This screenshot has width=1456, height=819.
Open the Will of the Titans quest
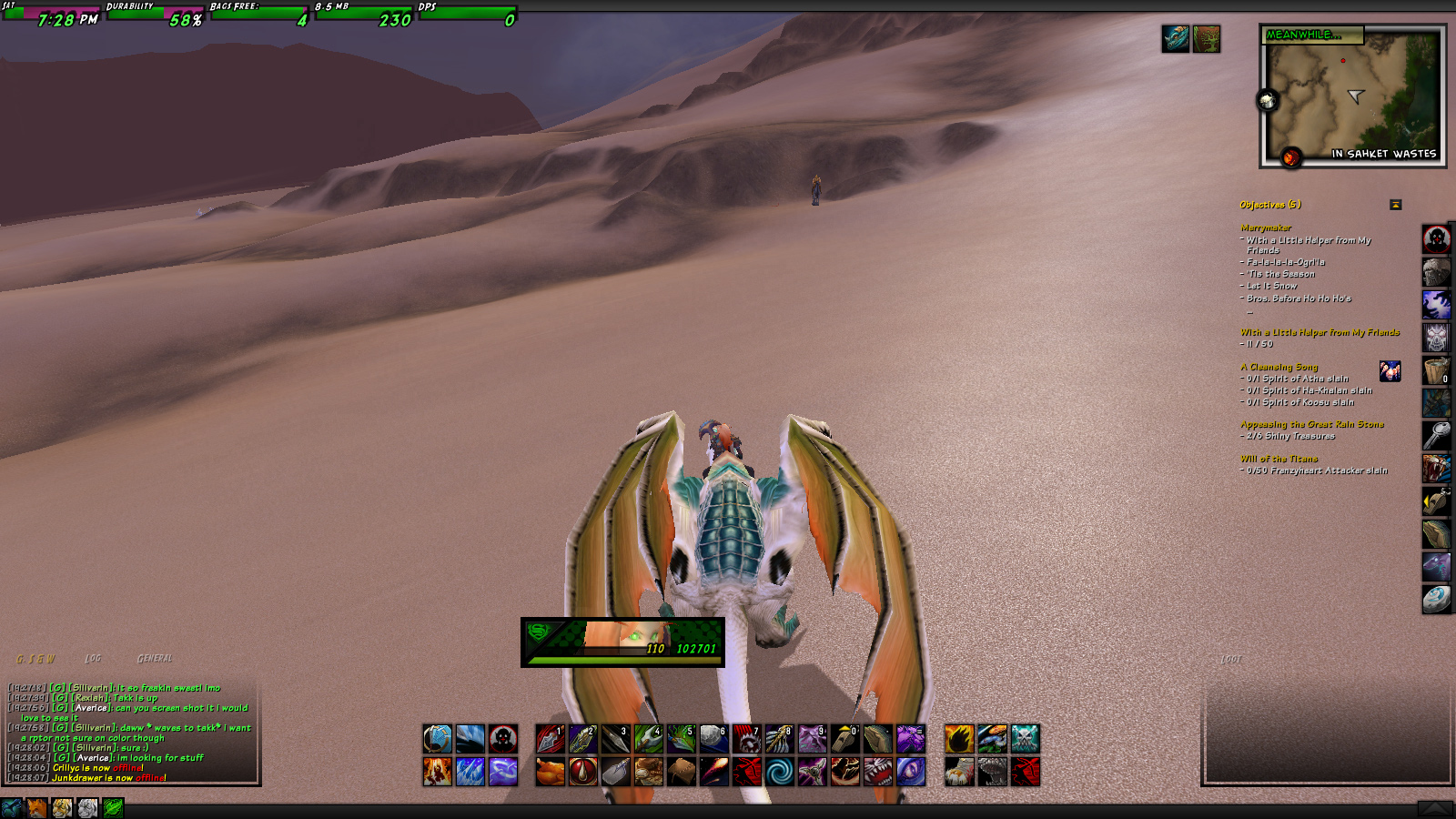point(1279,459)
